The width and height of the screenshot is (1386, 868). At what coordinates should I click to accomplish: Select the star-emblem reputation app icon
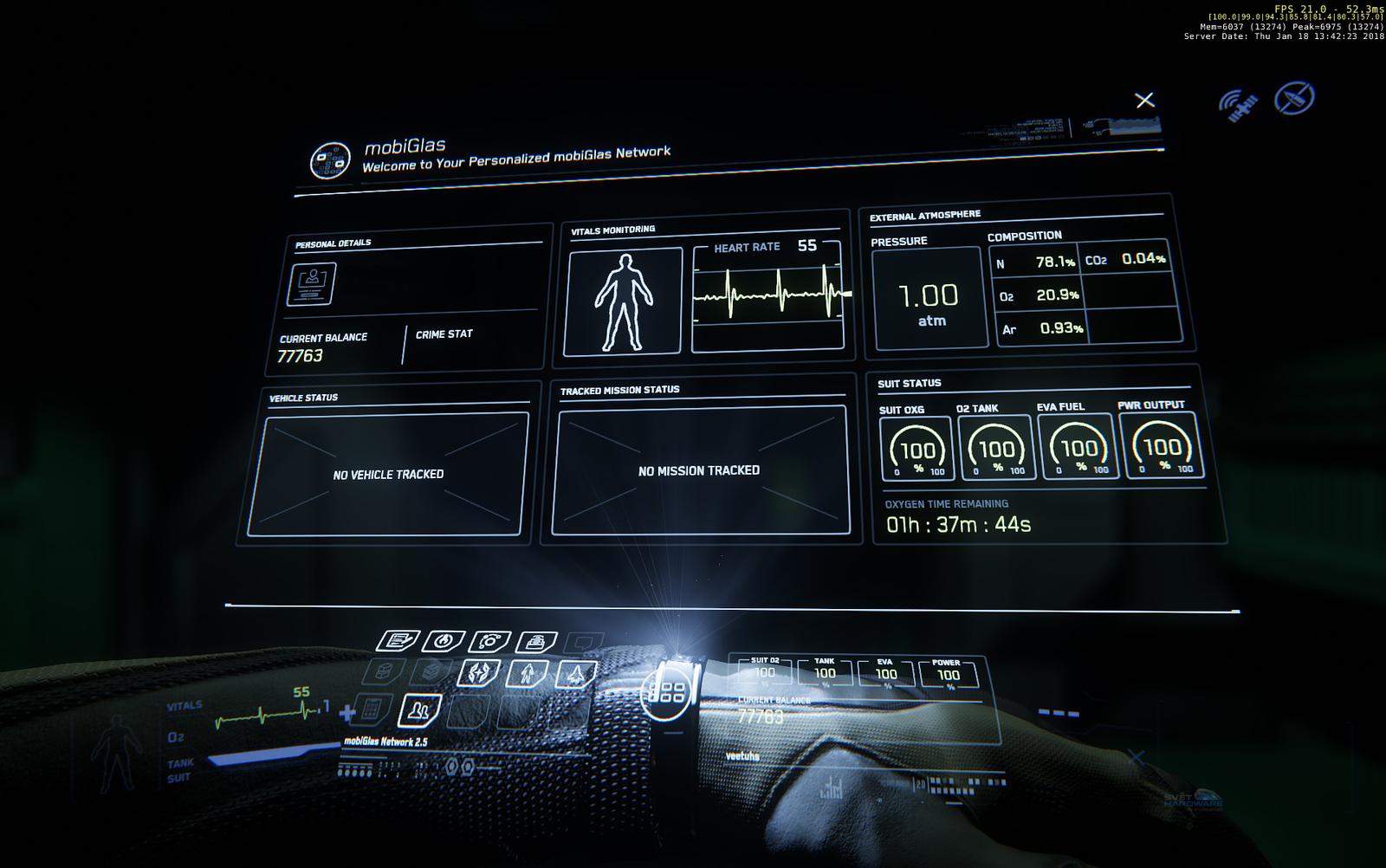(479, 673)
